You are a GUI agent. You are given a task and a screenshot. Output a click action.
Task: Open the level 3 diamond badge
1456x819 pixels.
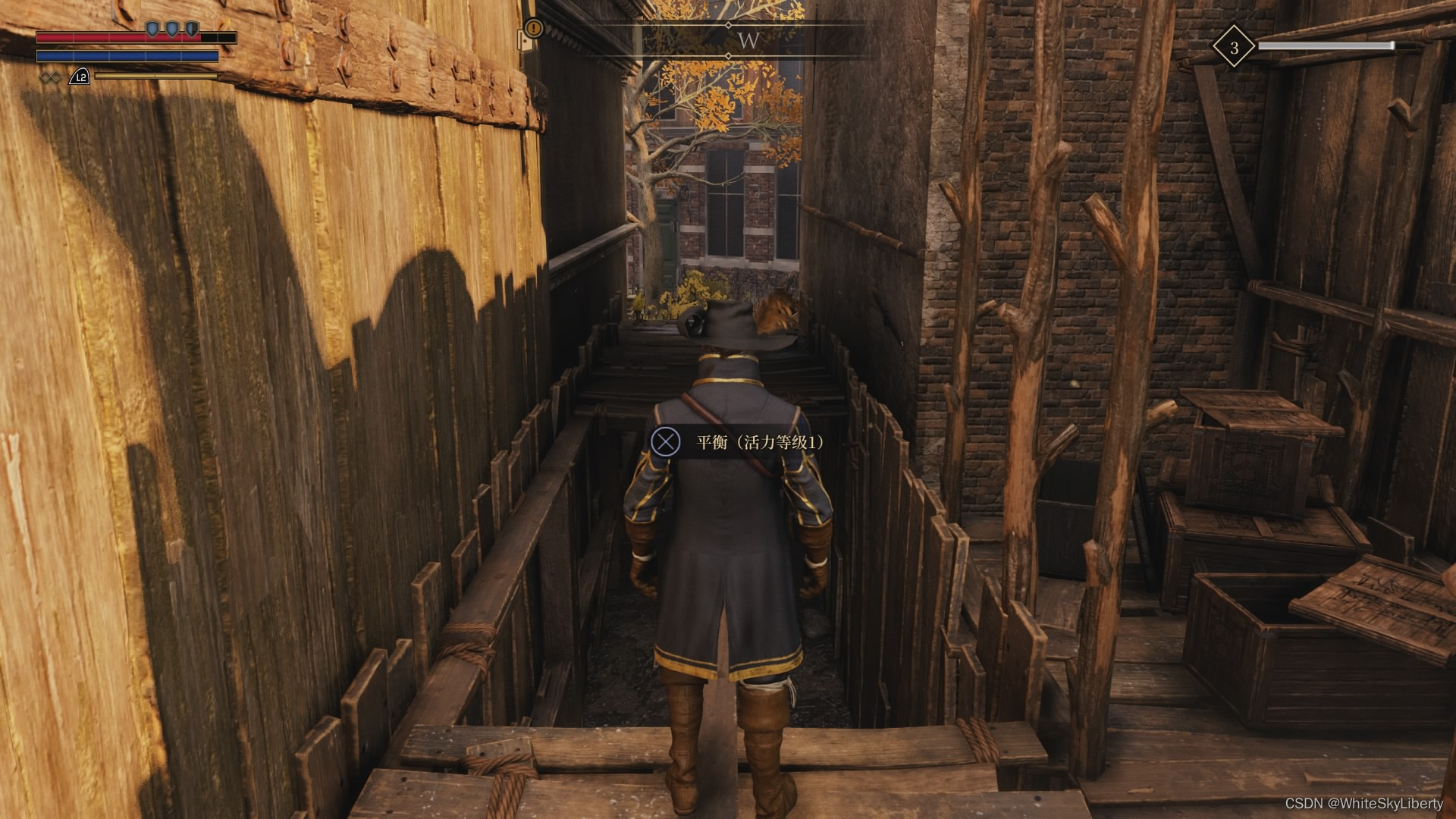[1234, 48]
